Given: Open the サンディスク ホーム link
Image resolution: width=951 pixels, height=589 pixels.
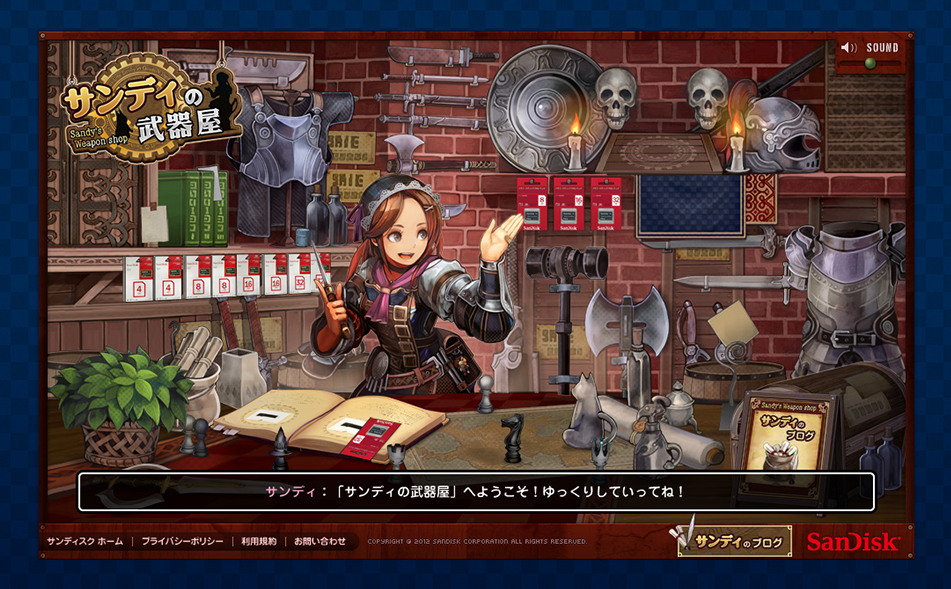Looking at the screenshot, I should click(85, 542).
